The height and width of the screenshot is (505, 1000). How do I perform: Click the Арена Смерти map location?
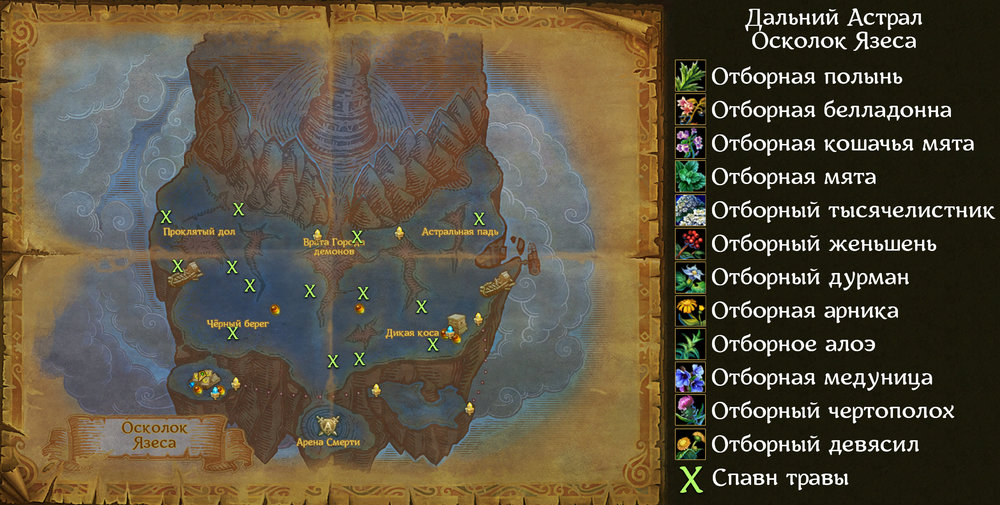(328, 441)
